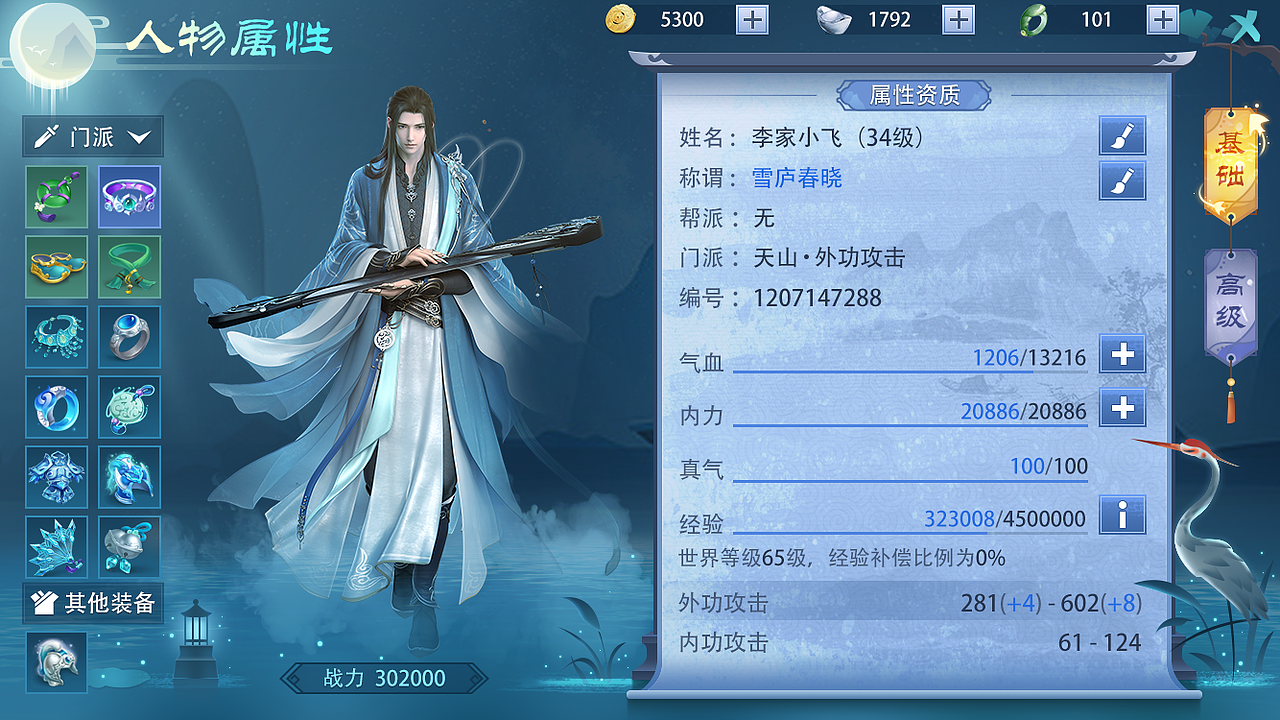
Task: Click the blue armor equipment icon
Action: [56, 477]
